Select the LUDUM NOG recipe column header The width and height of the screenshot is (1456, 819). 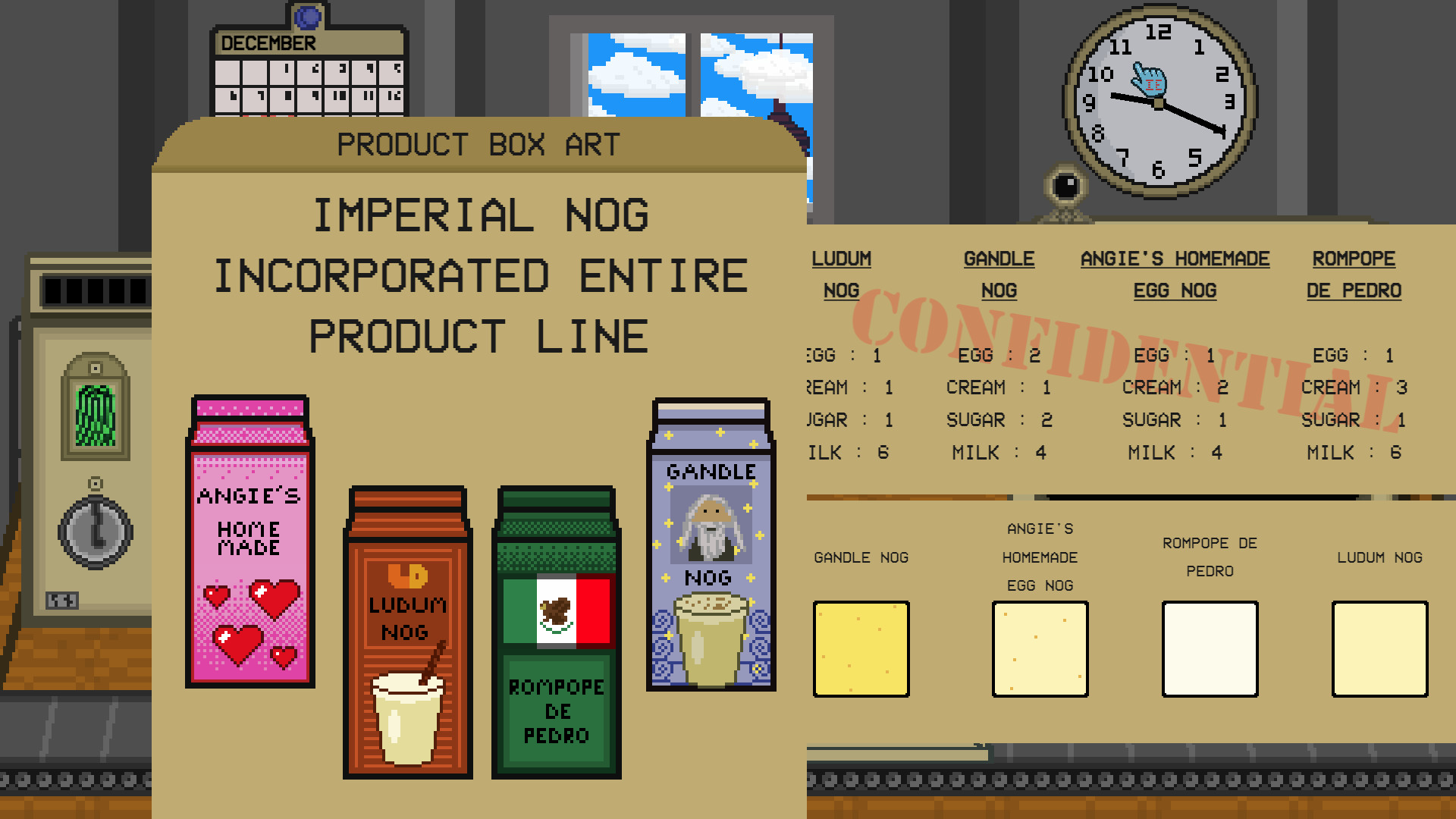click(840, 273)
